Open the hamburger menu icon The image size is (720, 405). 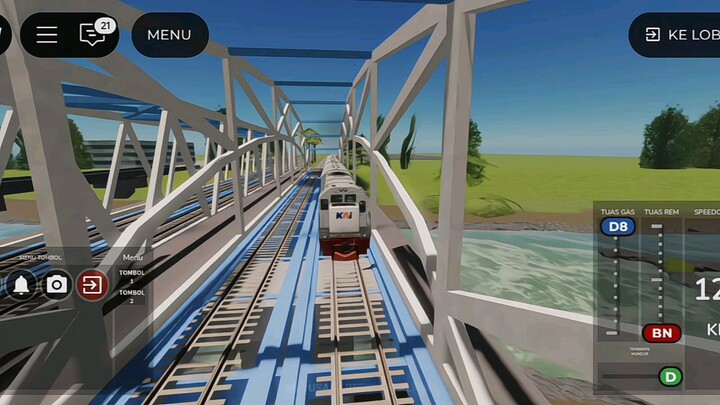pyautogui.click(x=47, y=35)
